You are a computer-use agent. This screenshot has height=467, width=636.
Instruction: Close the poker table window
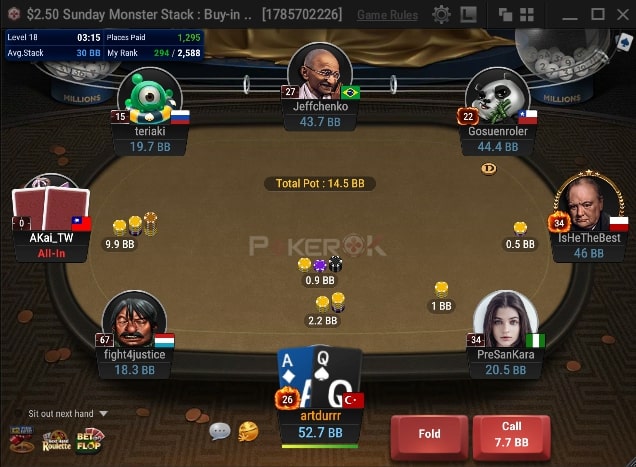[620, 15]
